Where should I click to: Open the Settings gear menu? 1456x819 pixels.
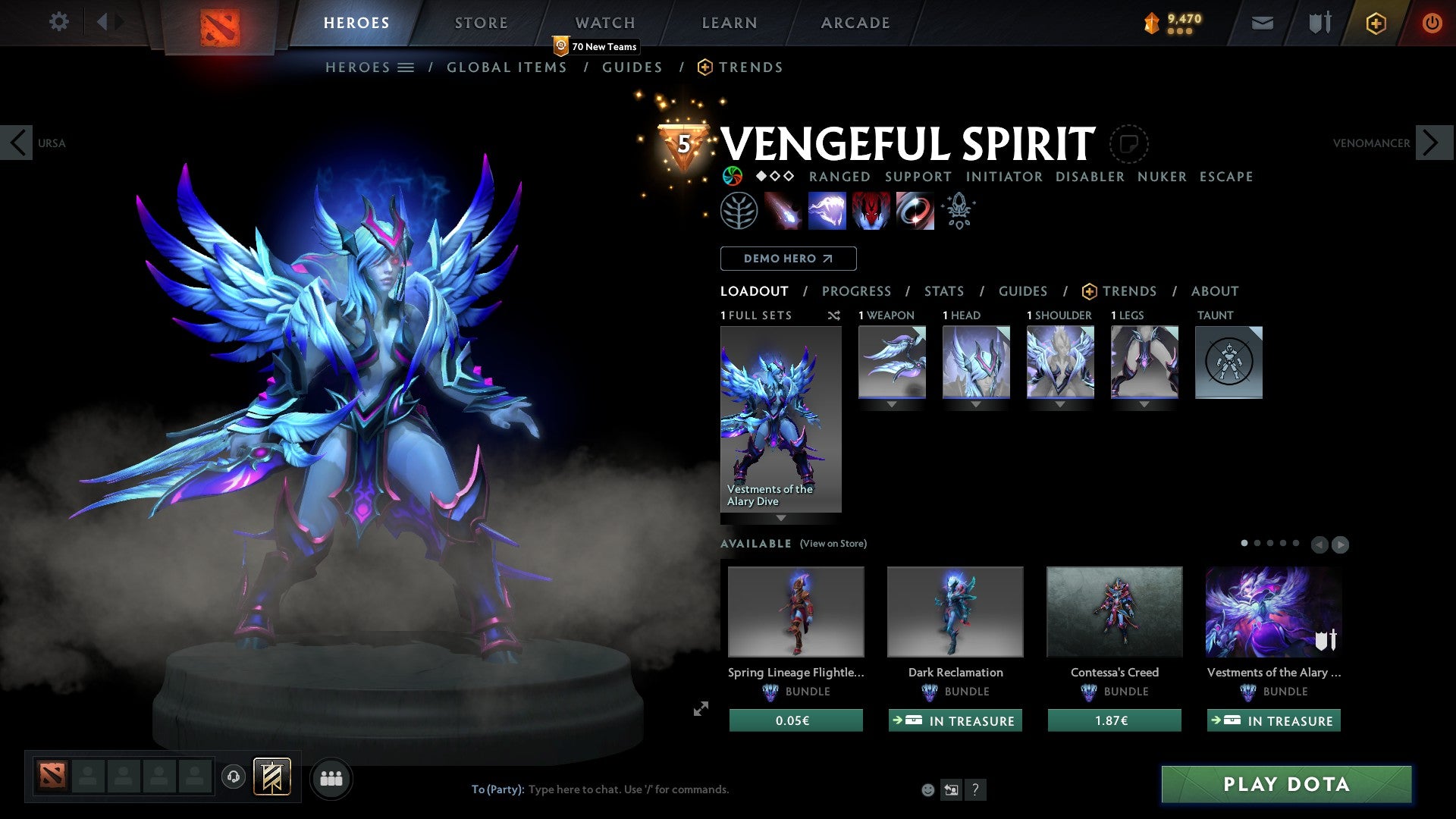tap(59, 22)
